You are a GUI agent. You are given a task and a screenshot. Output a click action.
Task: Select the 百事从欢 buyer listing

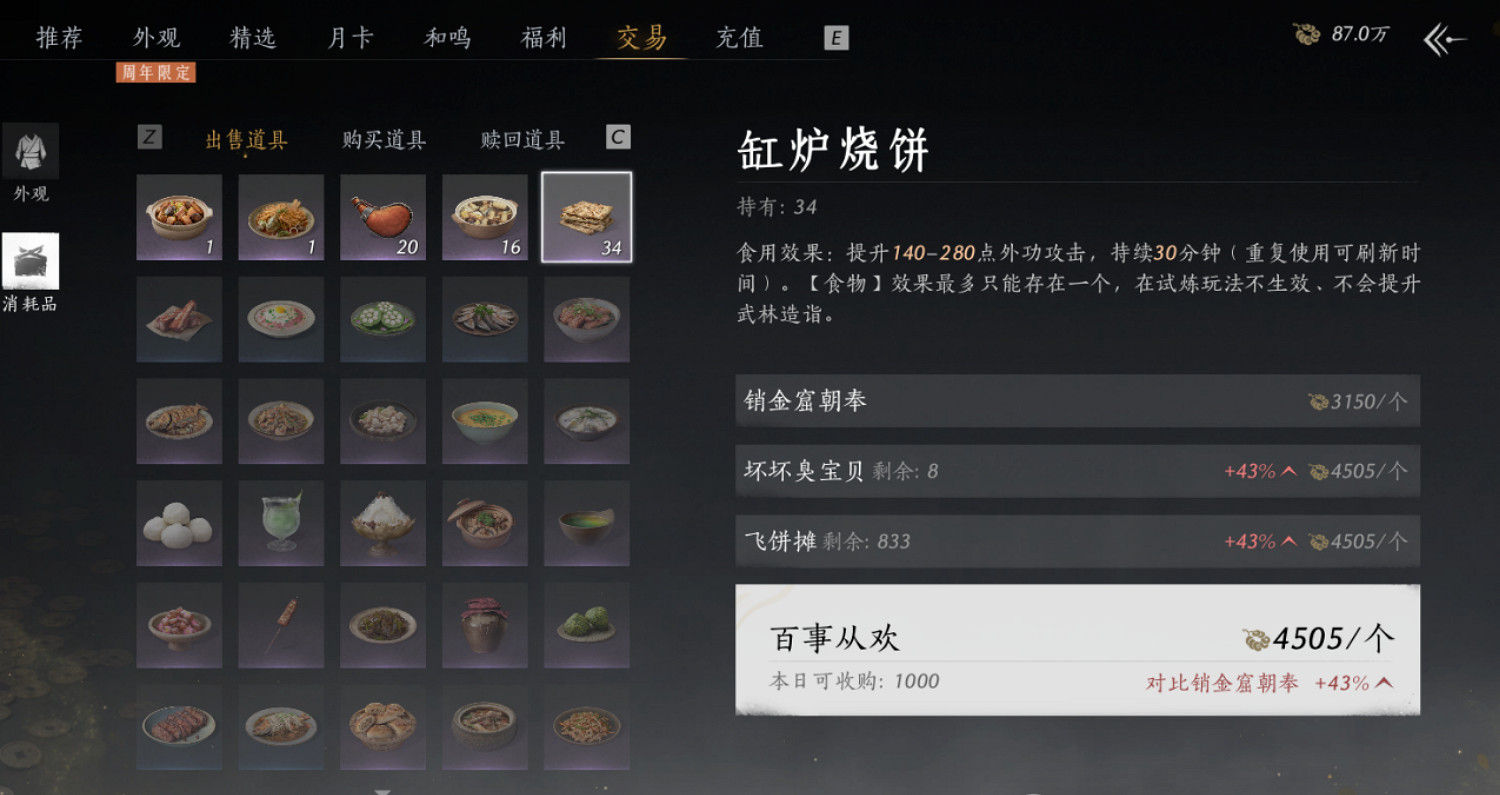(1075, 650)
